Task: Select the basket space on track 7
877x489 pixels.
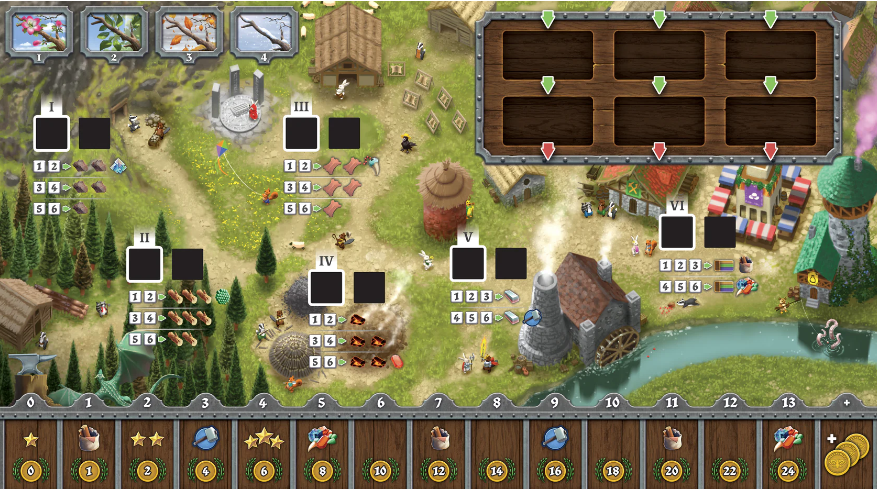Action: point(439,448)
